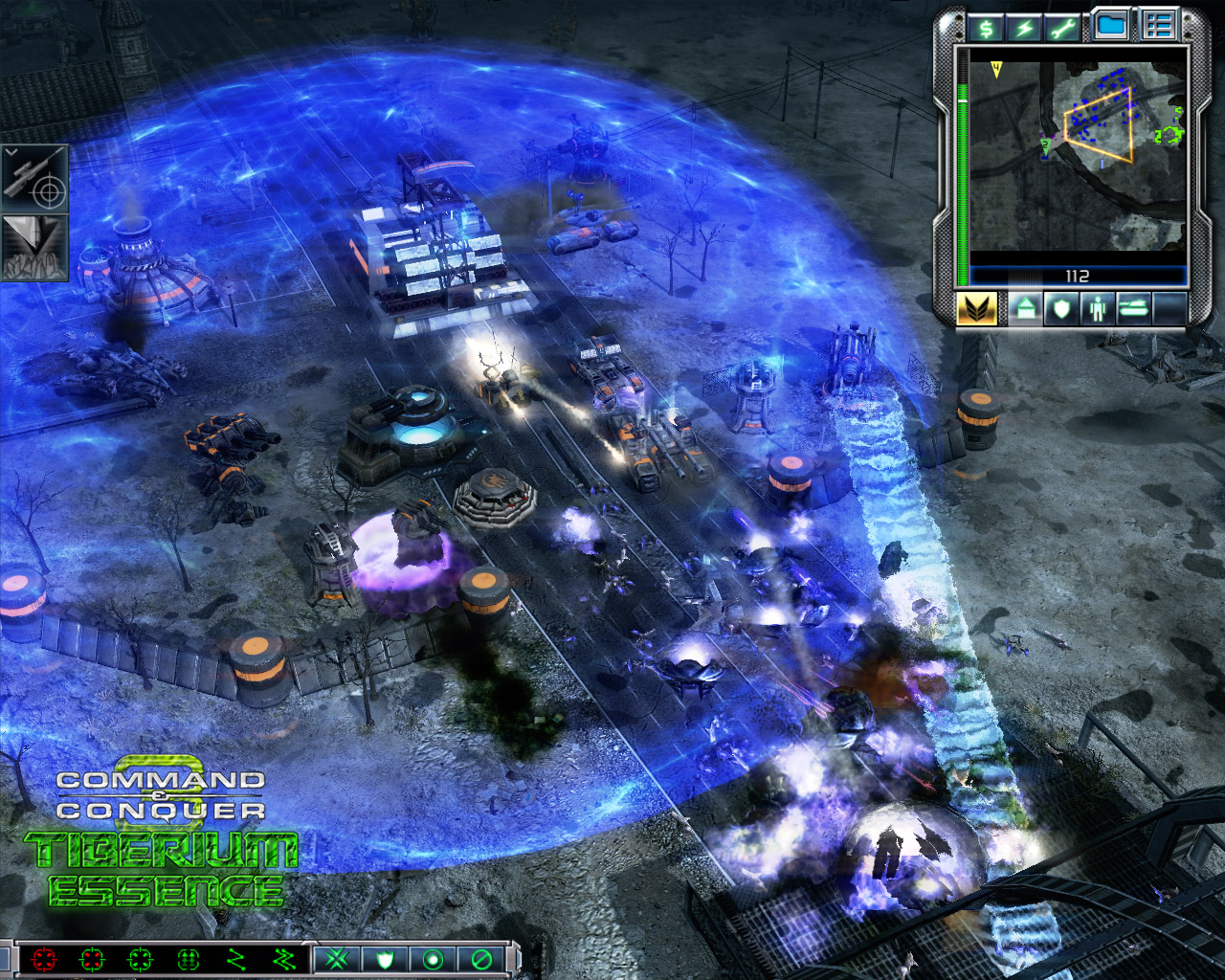Choose the infantry build tab
Screen dimensions: 1225x980
1097,309
